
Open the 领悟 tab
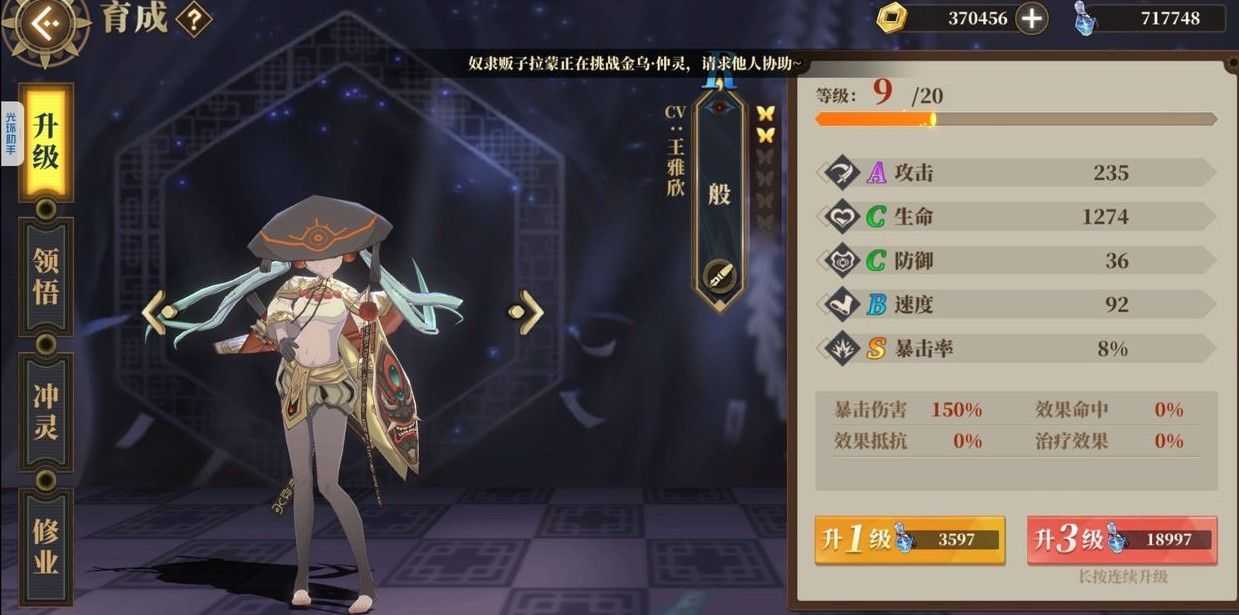[x=46, y=276]
